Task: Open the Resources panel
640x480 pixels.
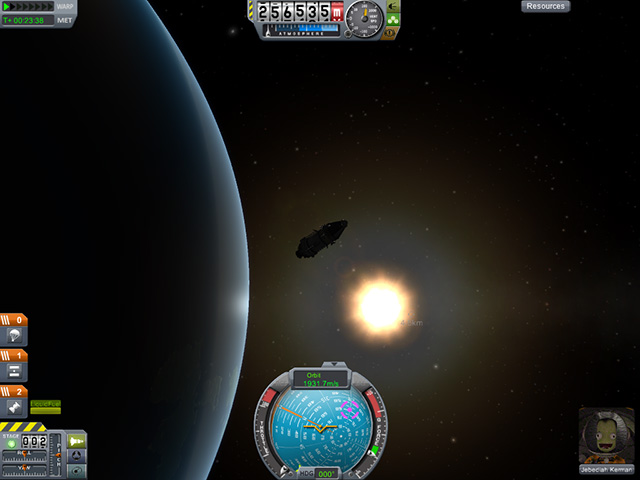Action: coord(545,6)
